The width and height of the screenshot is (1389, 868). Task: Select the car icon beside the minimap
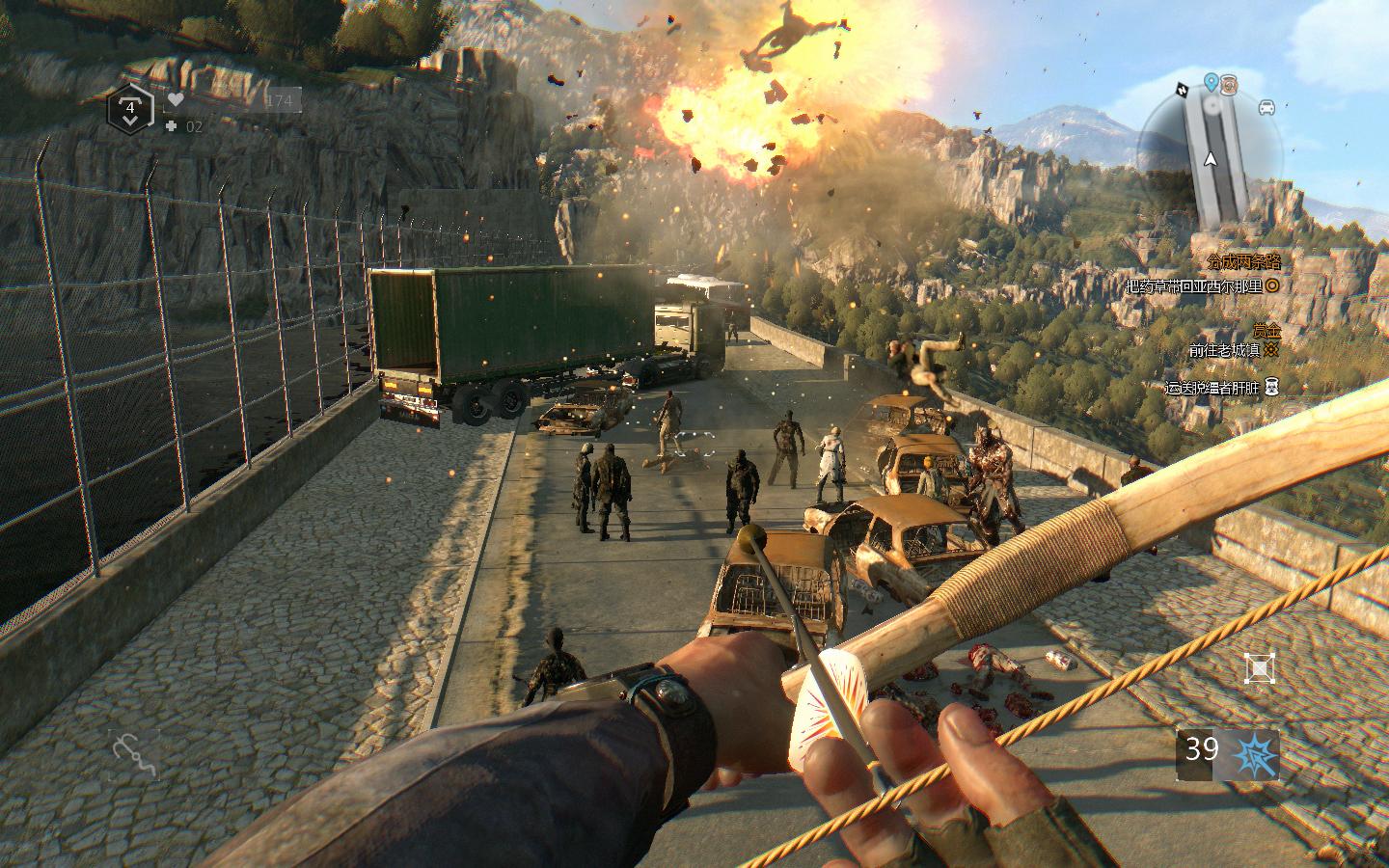[x=1266, y=107]
